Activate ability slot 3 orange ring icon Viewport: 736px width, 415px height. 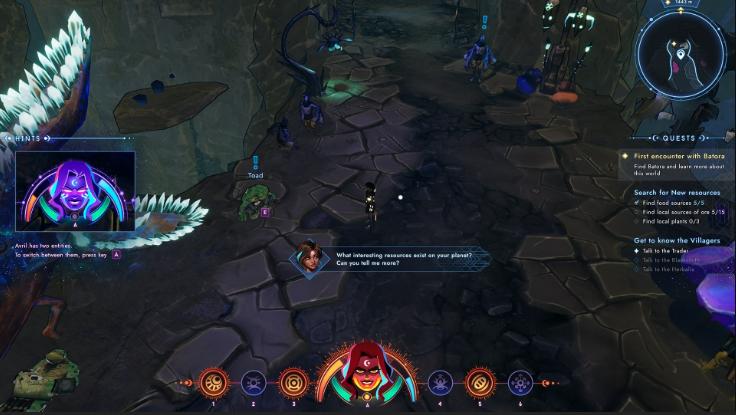click(293, 382)
